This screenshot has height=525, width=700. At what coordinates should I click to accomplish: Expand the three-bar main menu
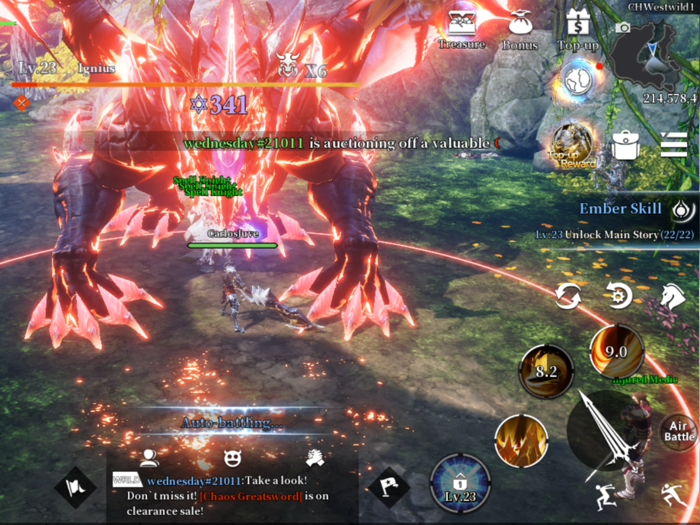tap(673, 146)
